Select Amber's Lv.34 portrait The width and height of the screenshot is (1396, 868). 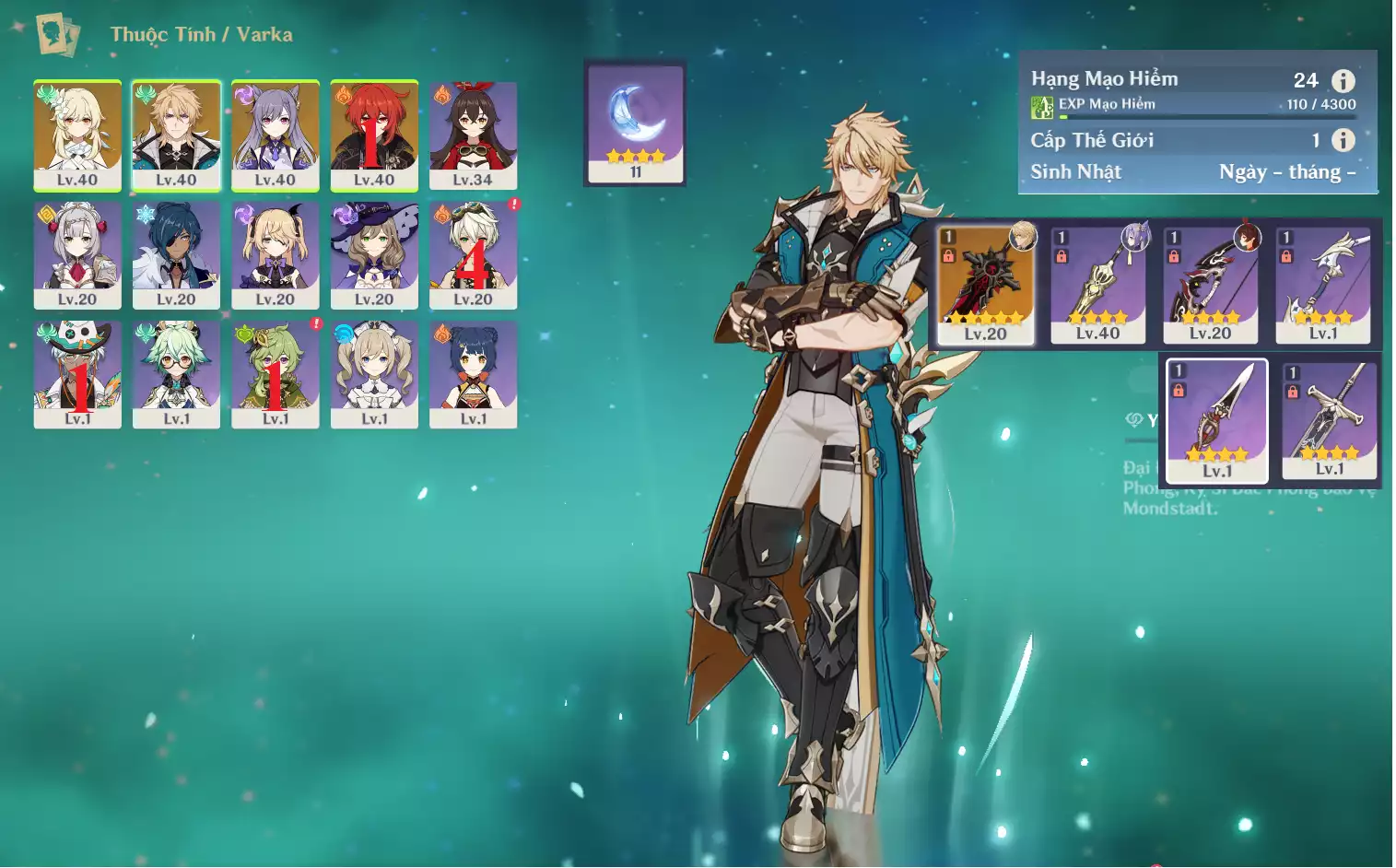(473, 135)
